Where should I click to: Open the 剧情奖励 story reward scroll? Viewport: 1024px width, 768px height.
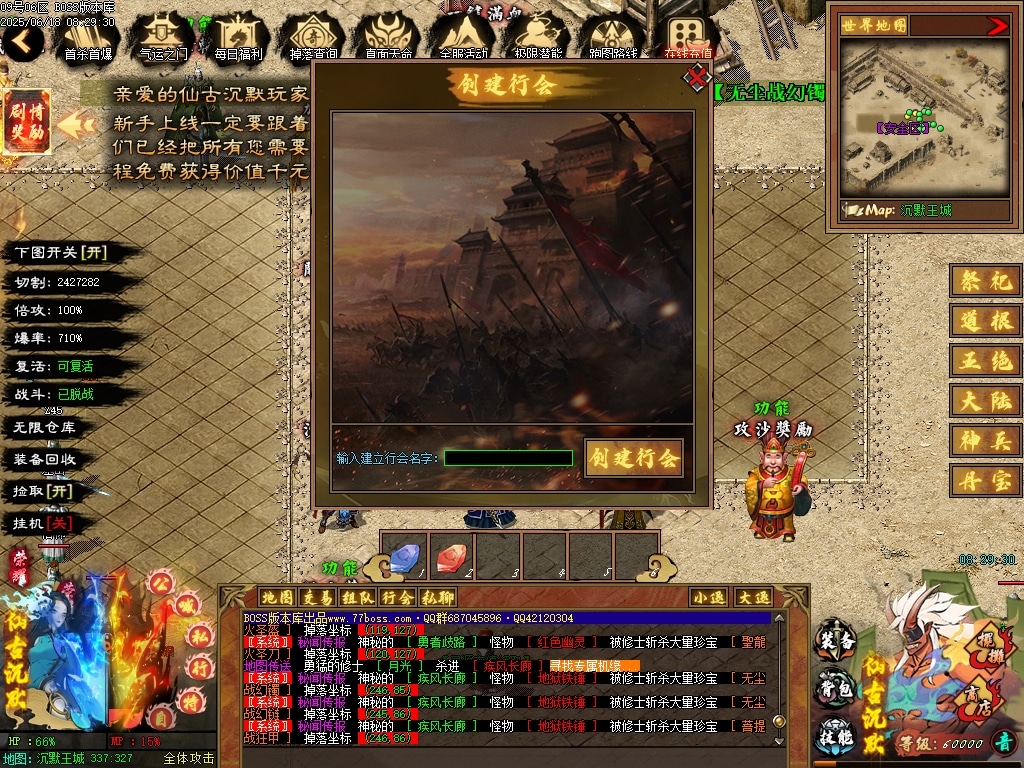click(x=26, y=121)
